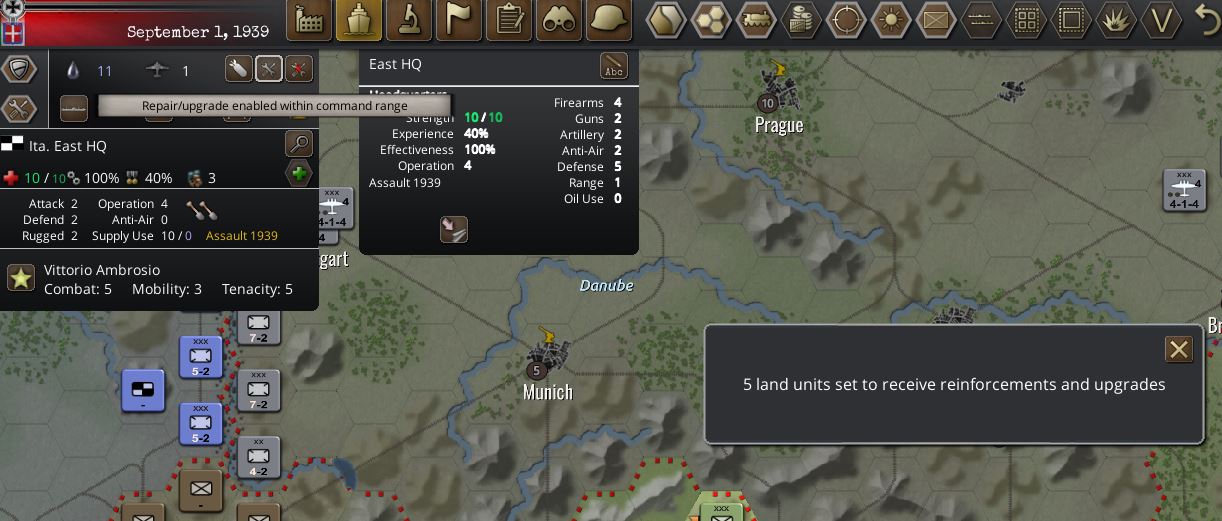Screen dimensions: 1222x521
Task: Toggle the sun weather overlay
Action: pos(890,20)
